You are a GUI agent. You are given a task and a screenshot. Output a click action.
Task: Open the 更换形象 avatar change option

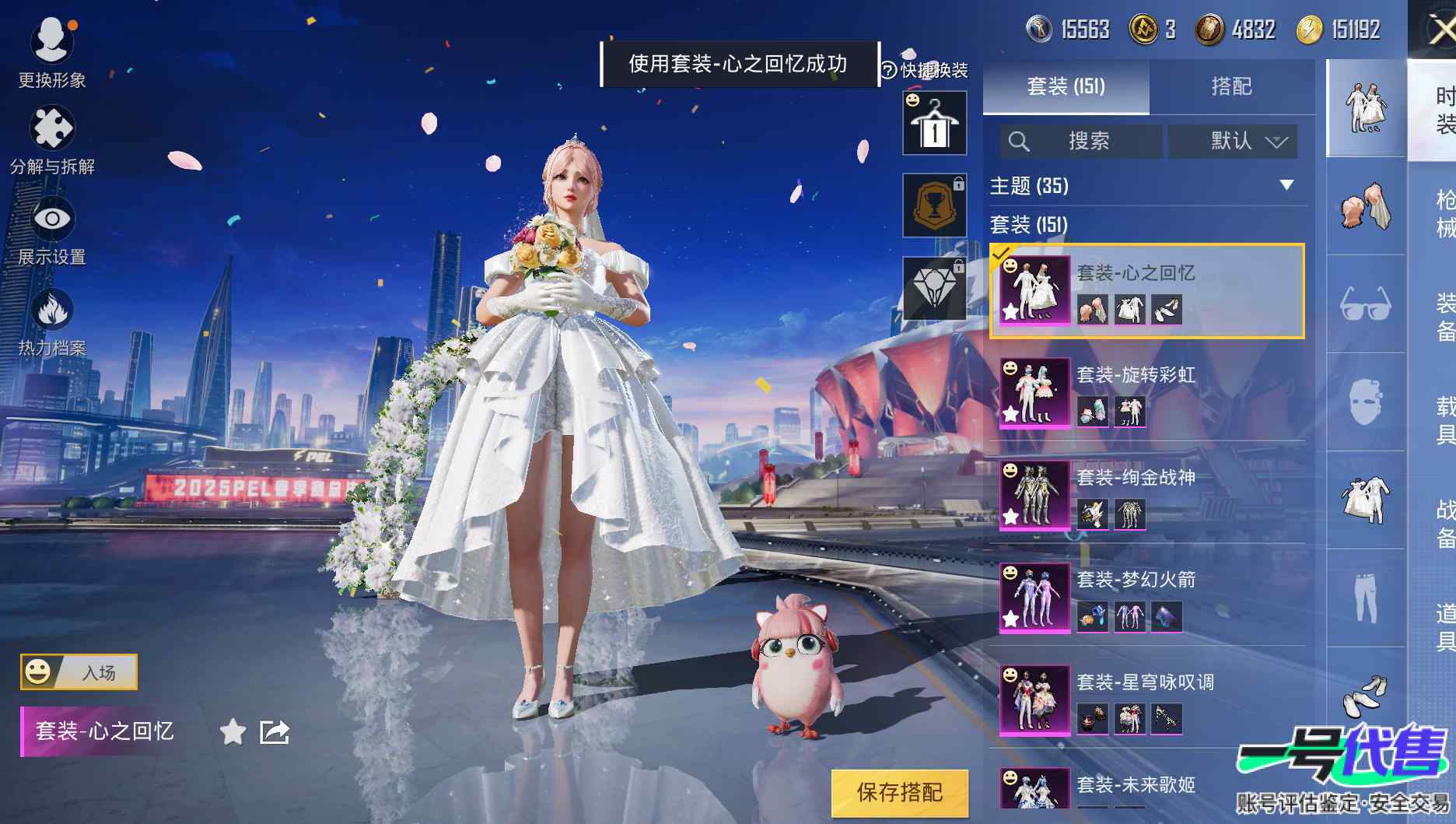51,51
